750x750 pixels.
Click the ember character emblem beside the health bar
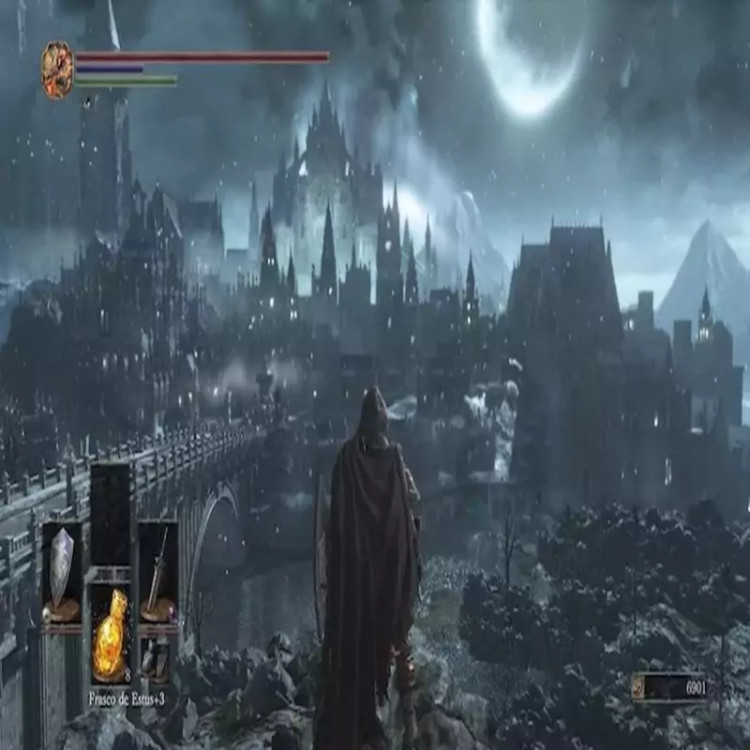pos(57,69)
